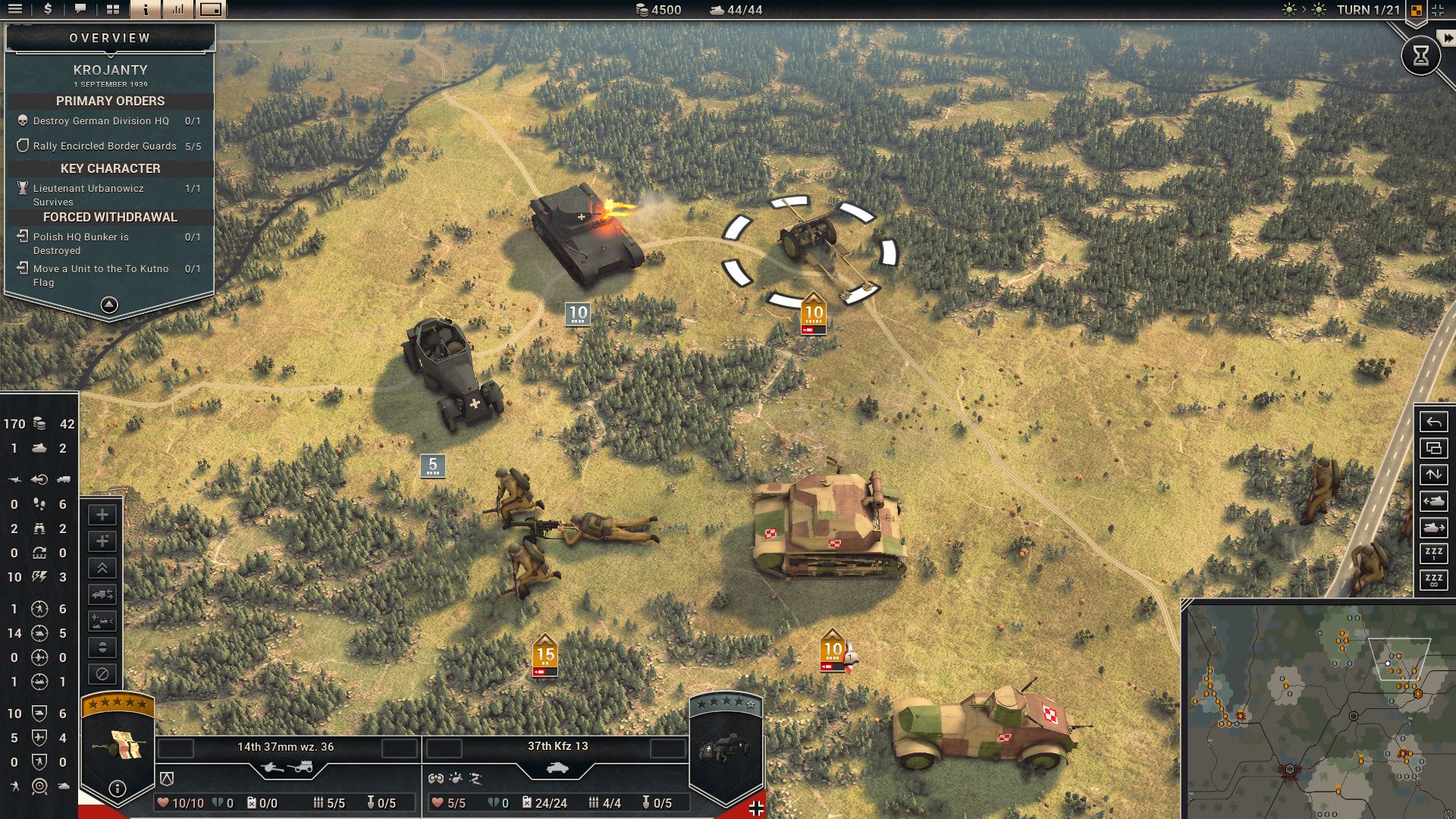
Task: Toggle the minimap display
Action: 210,11
